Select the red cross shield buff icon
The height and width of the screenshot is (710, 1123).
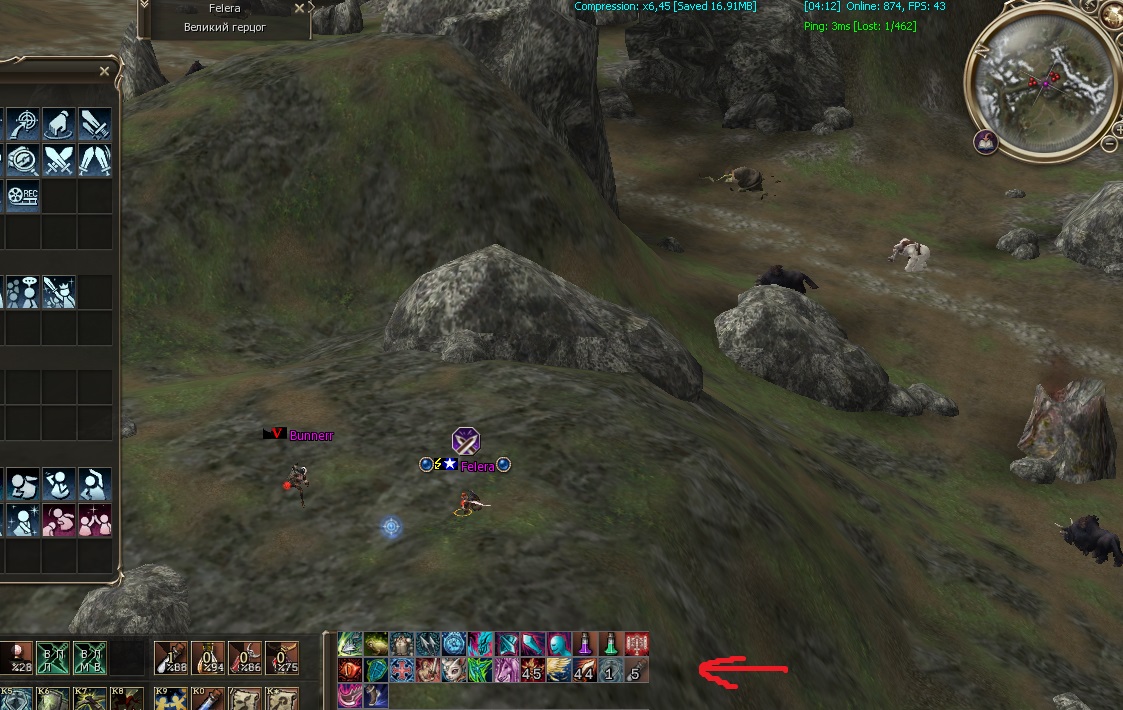click(x=403, y=669)
